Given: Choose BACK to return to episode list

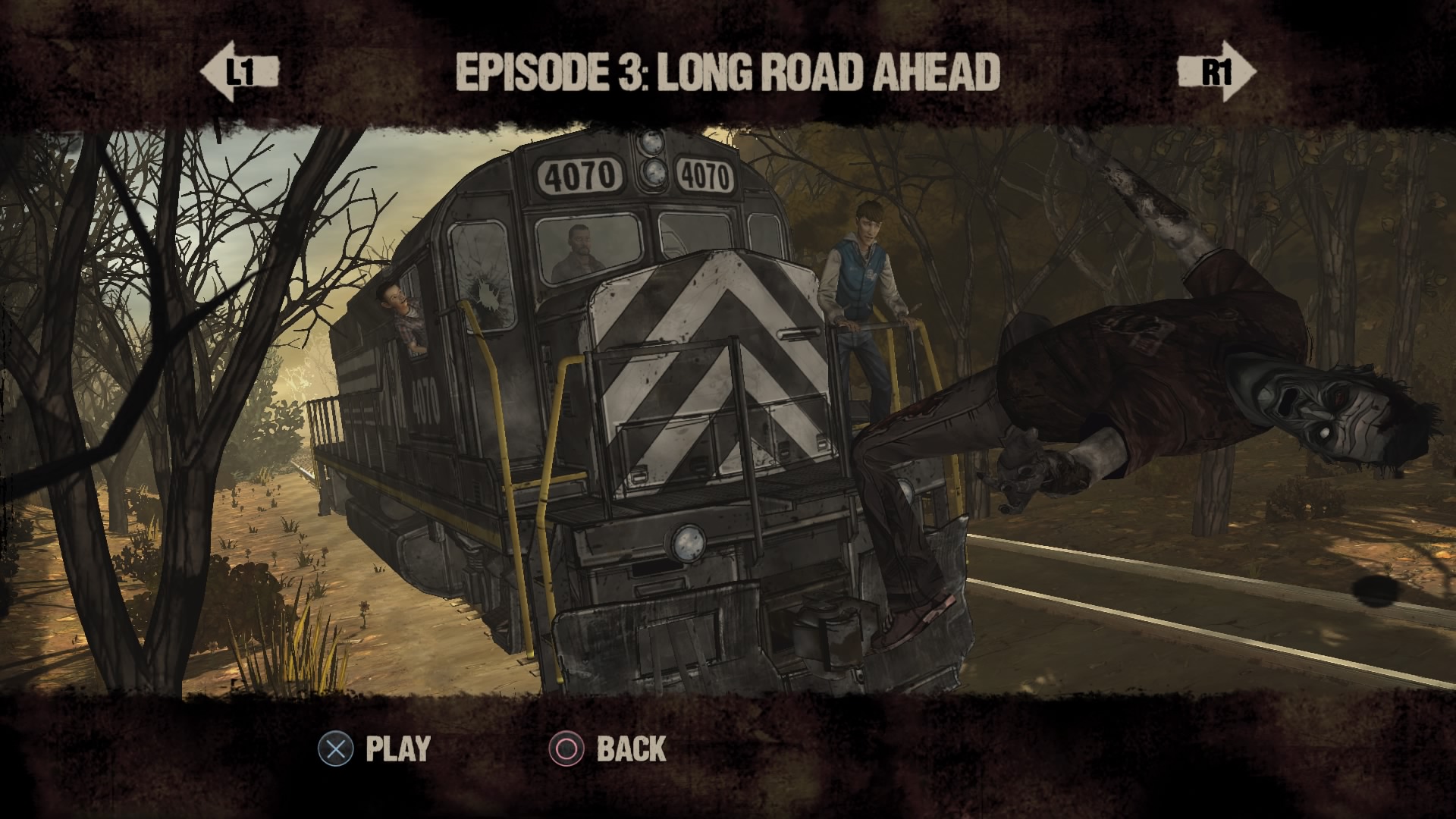Looking at the screenshot, I should tap(633, 748).
